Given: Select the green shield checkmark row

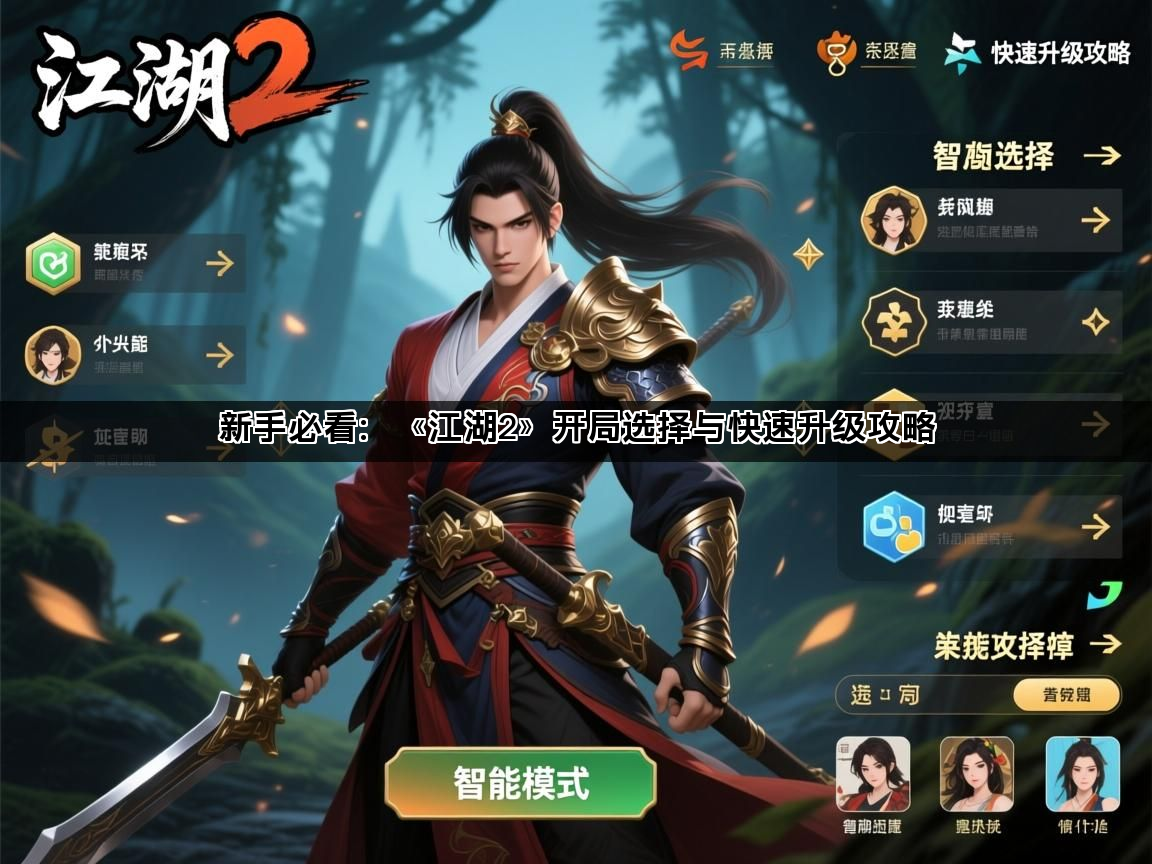Looking at the screenshot, I should tap(136, 263).
